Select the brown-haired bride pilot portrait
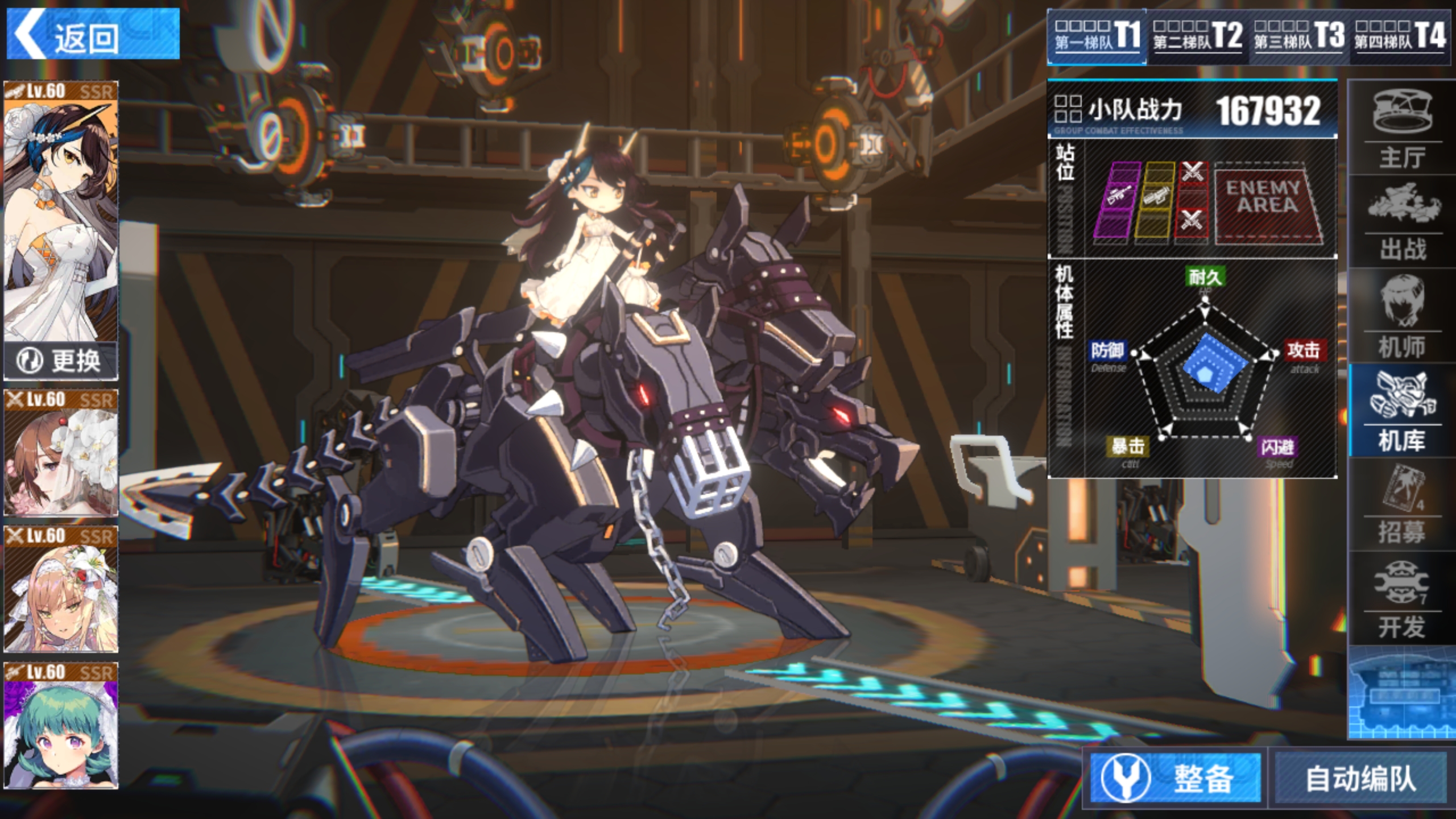Image resolution: width=1456 pixels, height=819 pixels. [61, 453]
